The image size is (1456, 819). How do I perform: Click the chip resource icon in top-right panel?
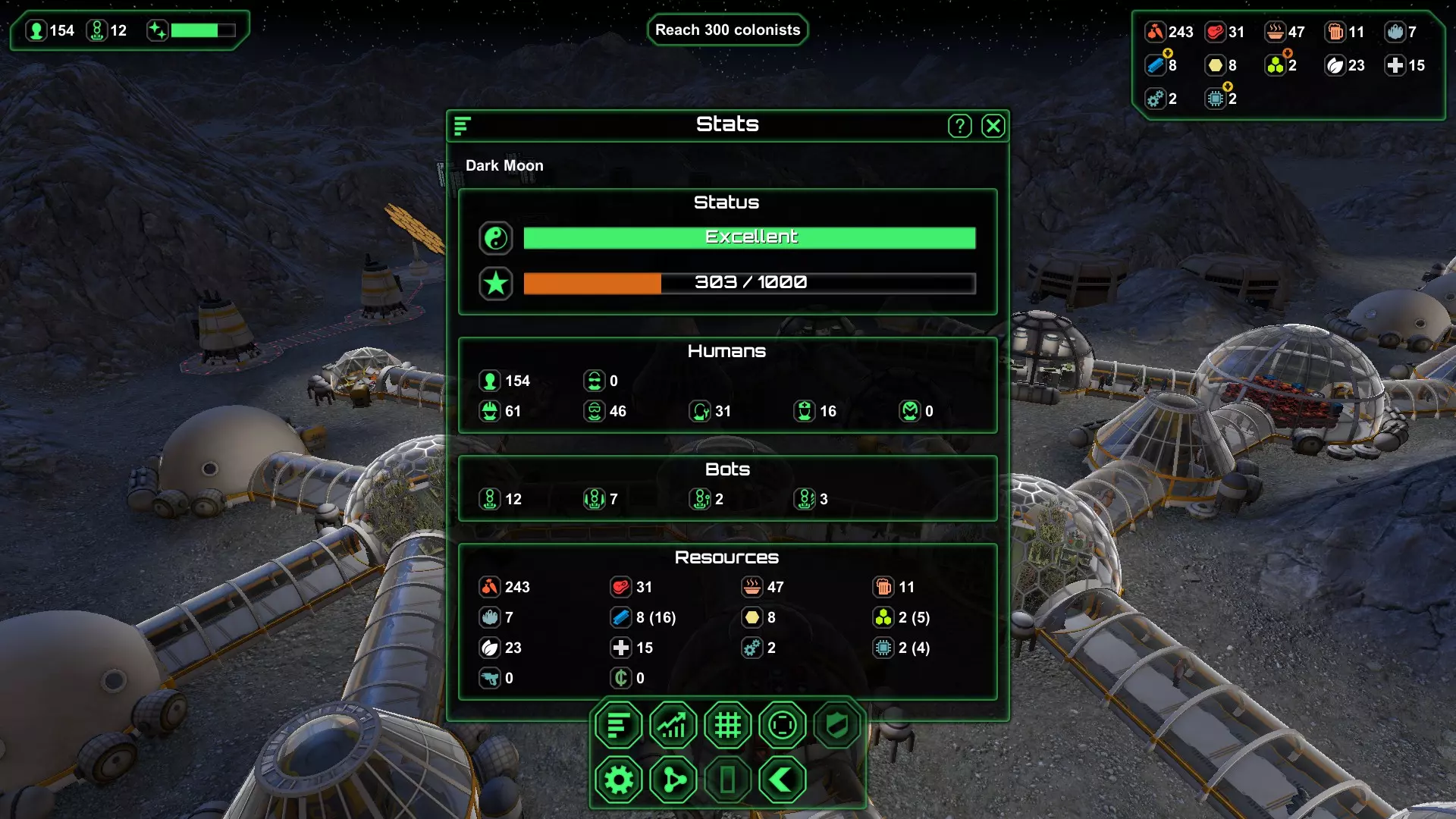point(1216,99)
